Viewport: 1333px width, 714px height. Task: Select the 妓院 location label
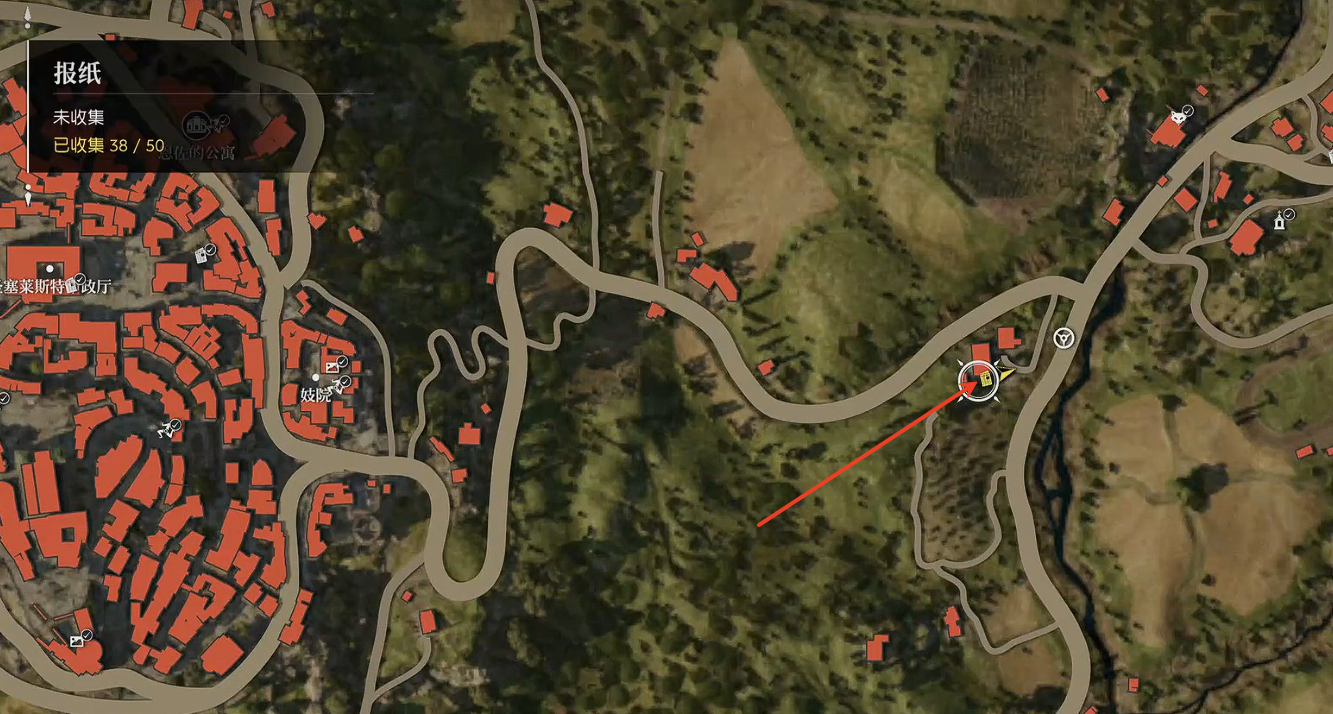coord(315,394)
